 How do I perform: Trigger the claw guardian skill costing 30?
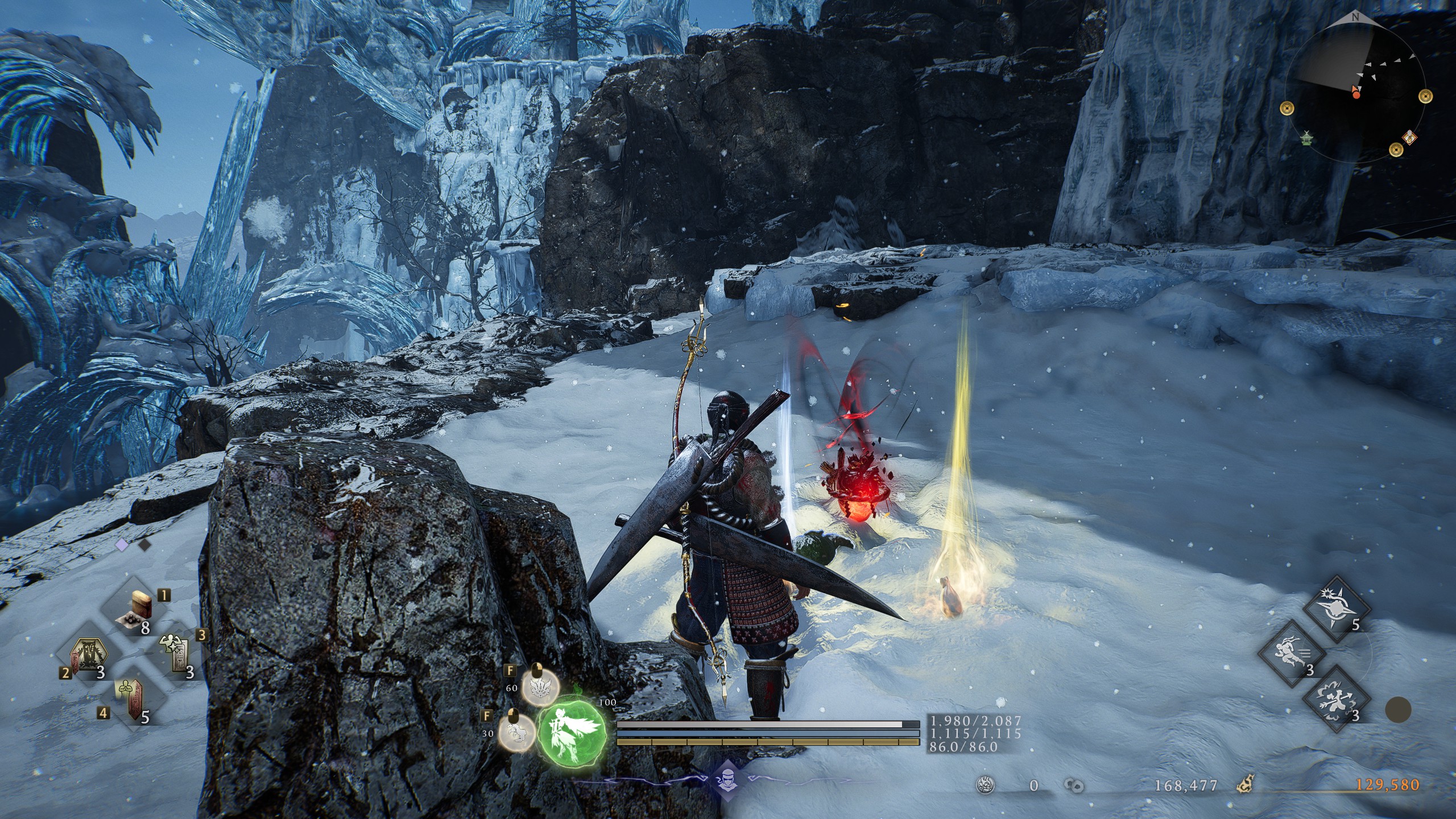516,734
